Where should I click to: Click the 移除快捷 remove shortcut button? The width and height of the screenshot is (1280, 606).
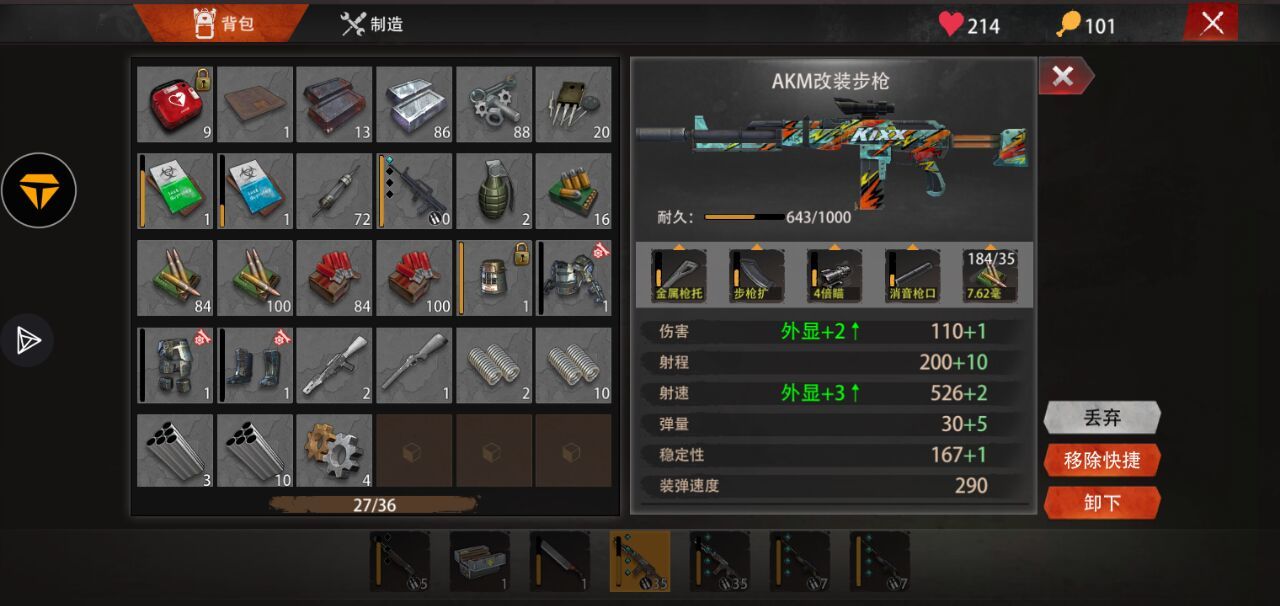(x=1102, y=460)
